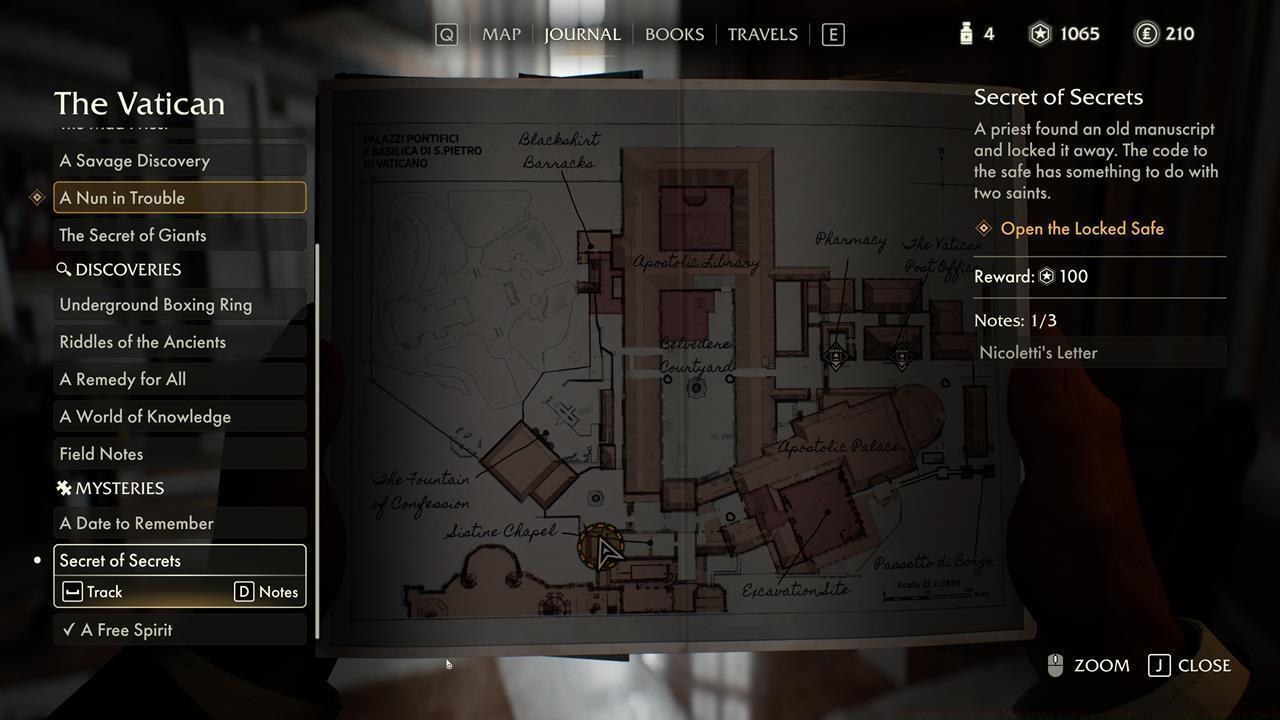Click the diamond map marker below Pharmacy
This screenshot has width=1280, height=720.
click(836, 355)
